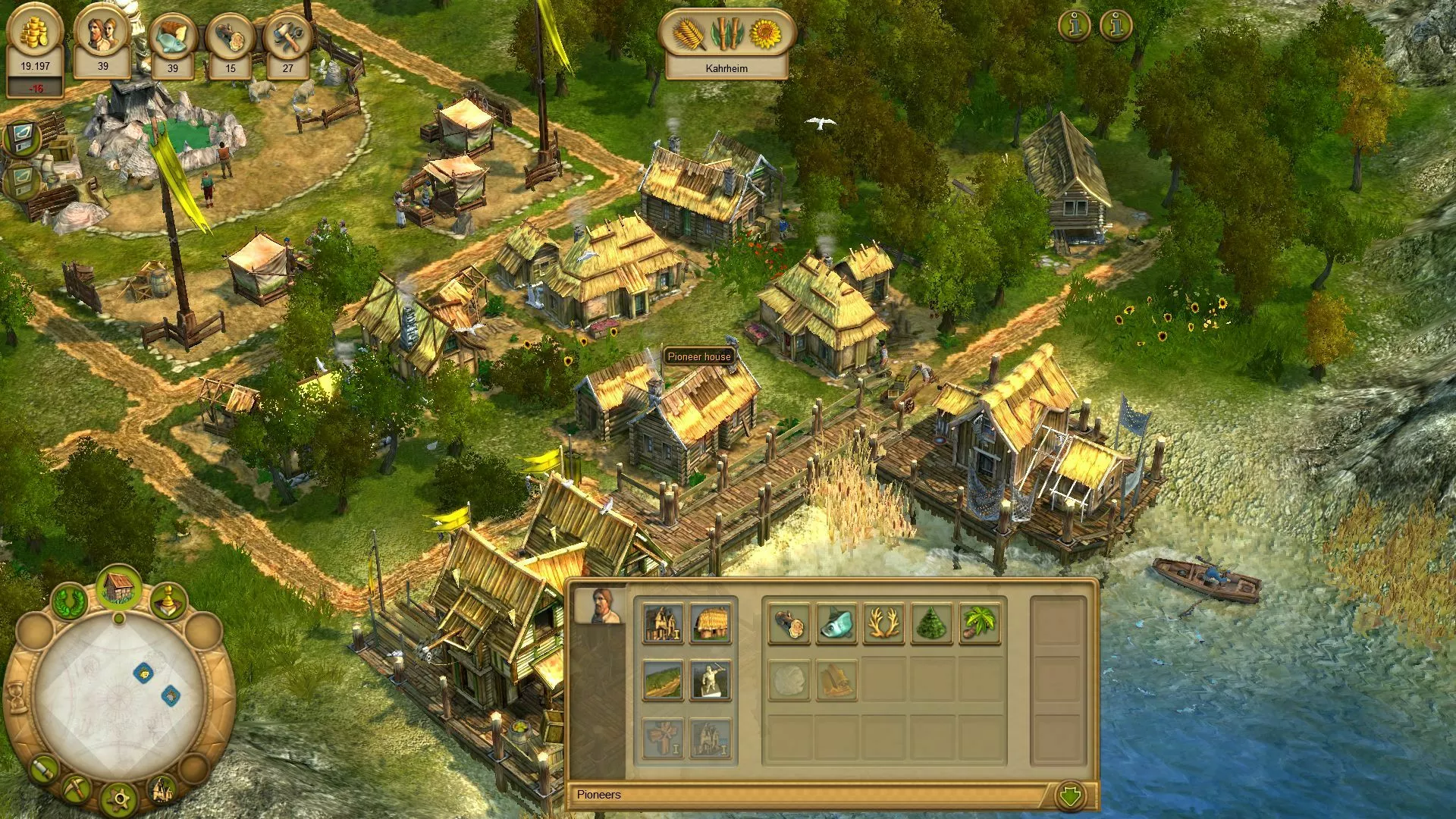
Task: Open the gear options button
Action: (119, 799)
